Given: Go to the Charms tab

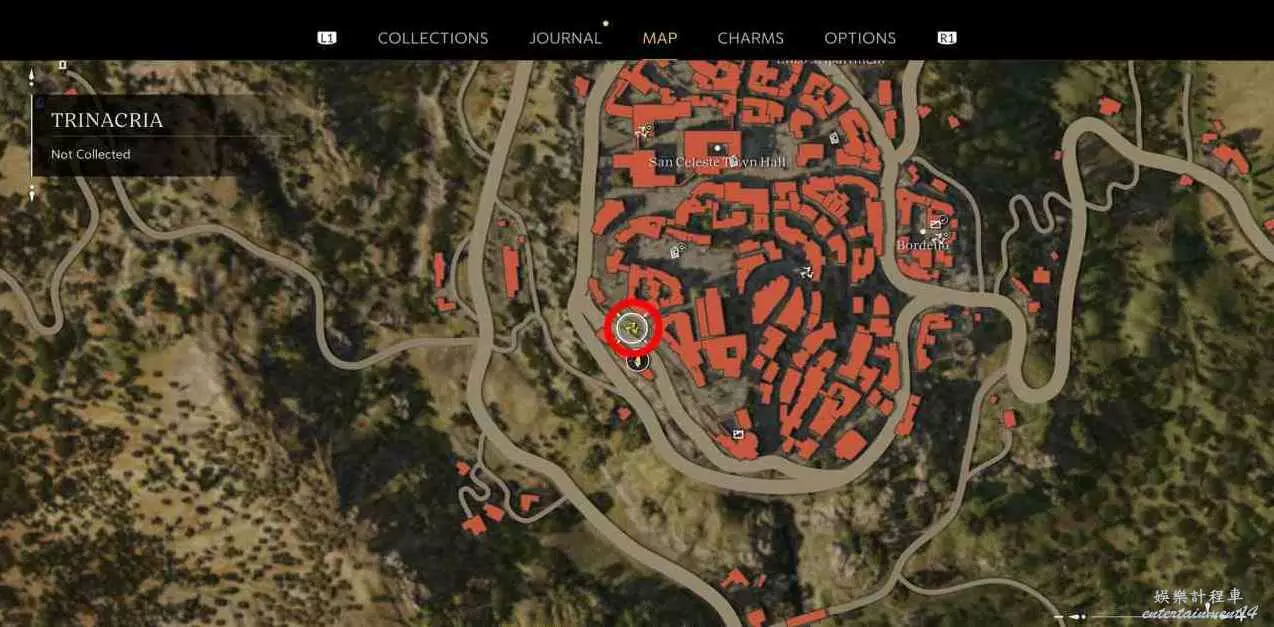Looking at the screenshot, I should pyautogui.click(x=750, y=38).
